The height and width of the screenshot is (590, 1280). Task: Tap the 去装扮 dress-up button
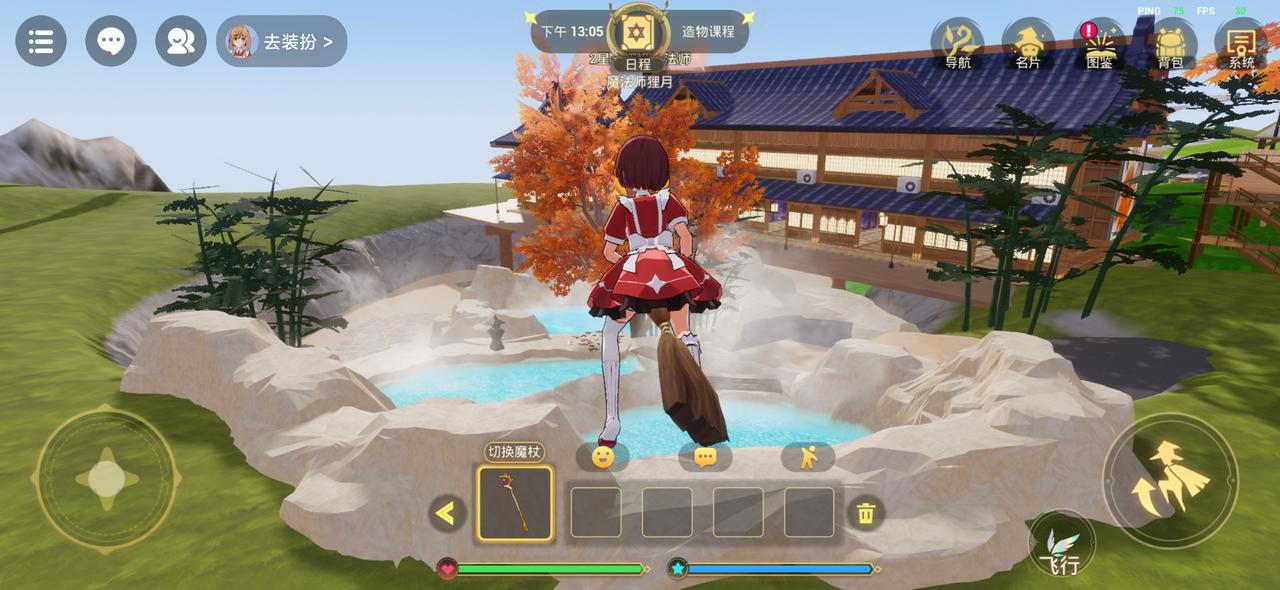point(282,42)
